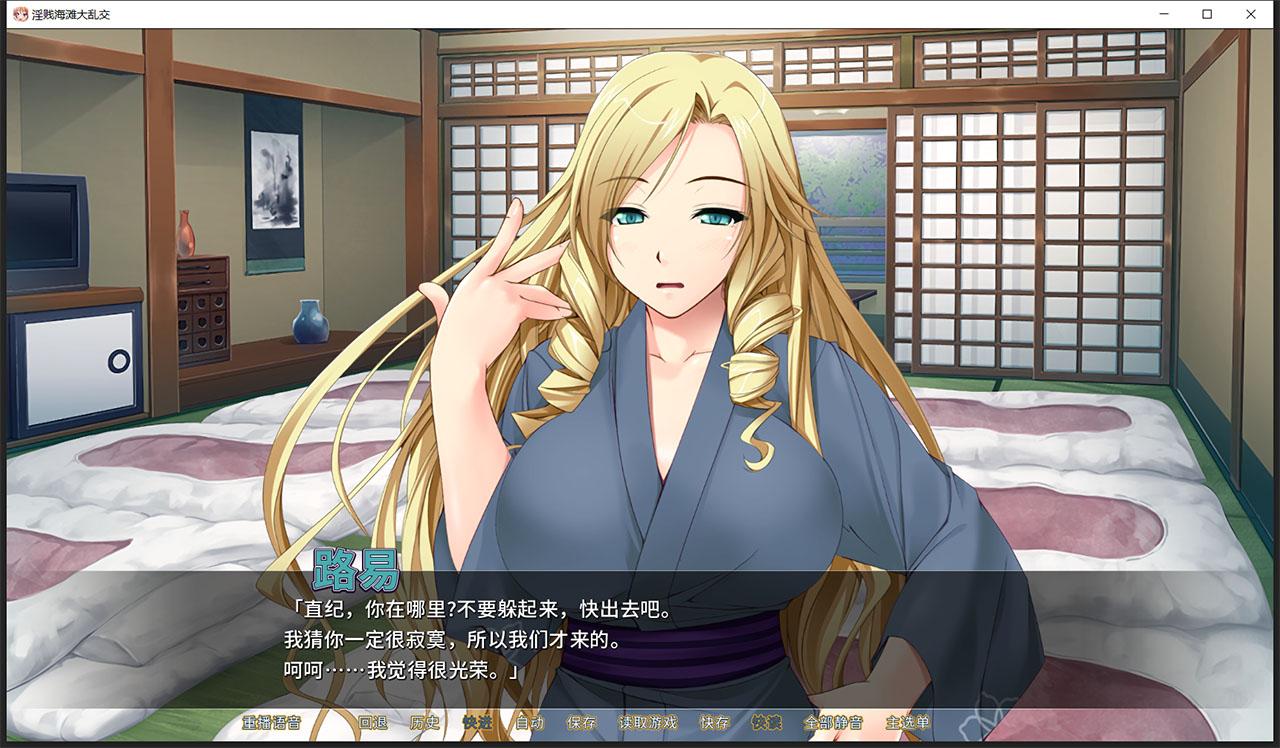
Task: Replay the voice with 重播语音
Action: (x=270, y=723)
